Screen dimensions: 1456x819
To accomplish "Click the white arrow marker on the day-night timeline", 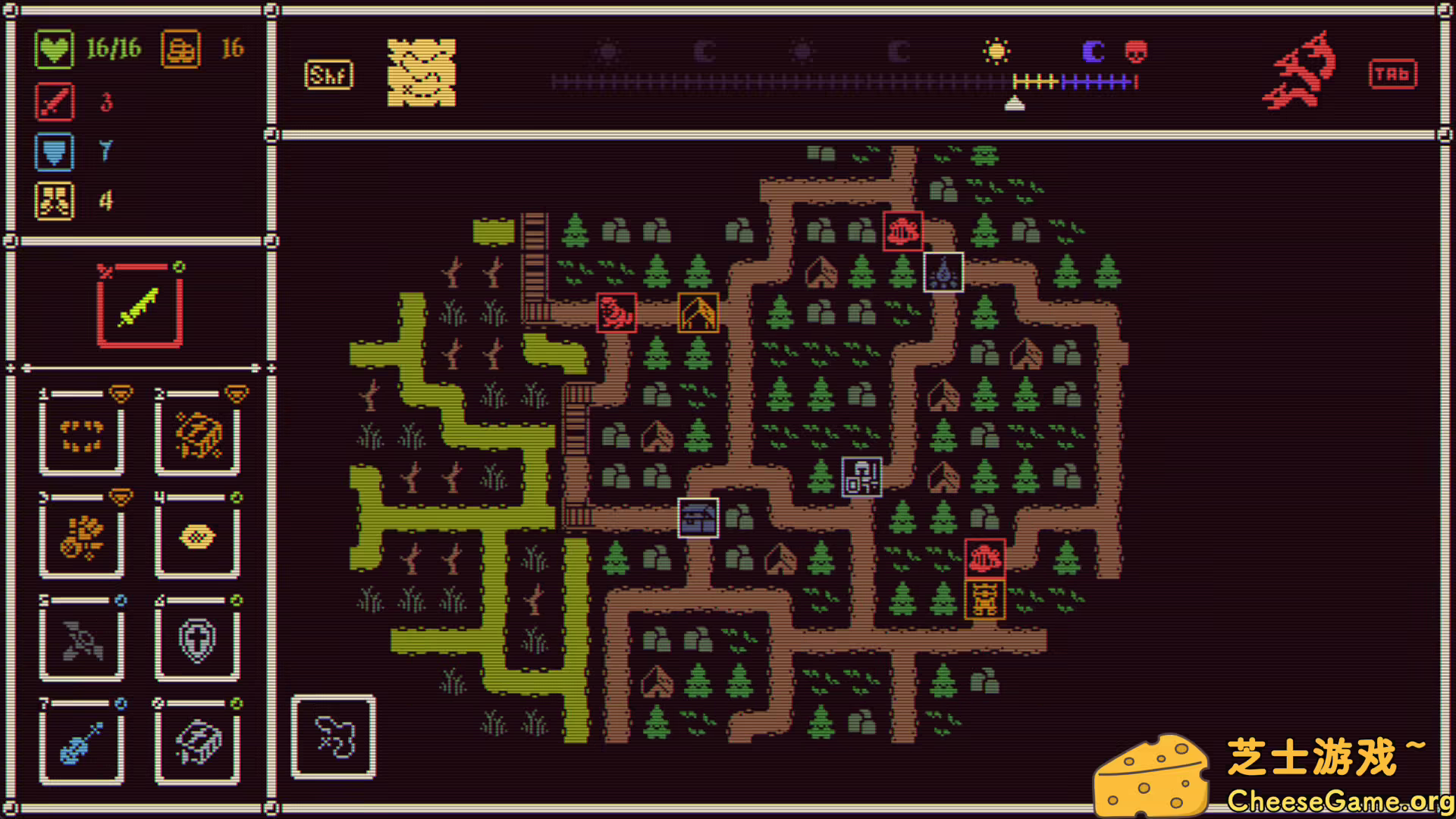I will click(x=1015, y=105).
